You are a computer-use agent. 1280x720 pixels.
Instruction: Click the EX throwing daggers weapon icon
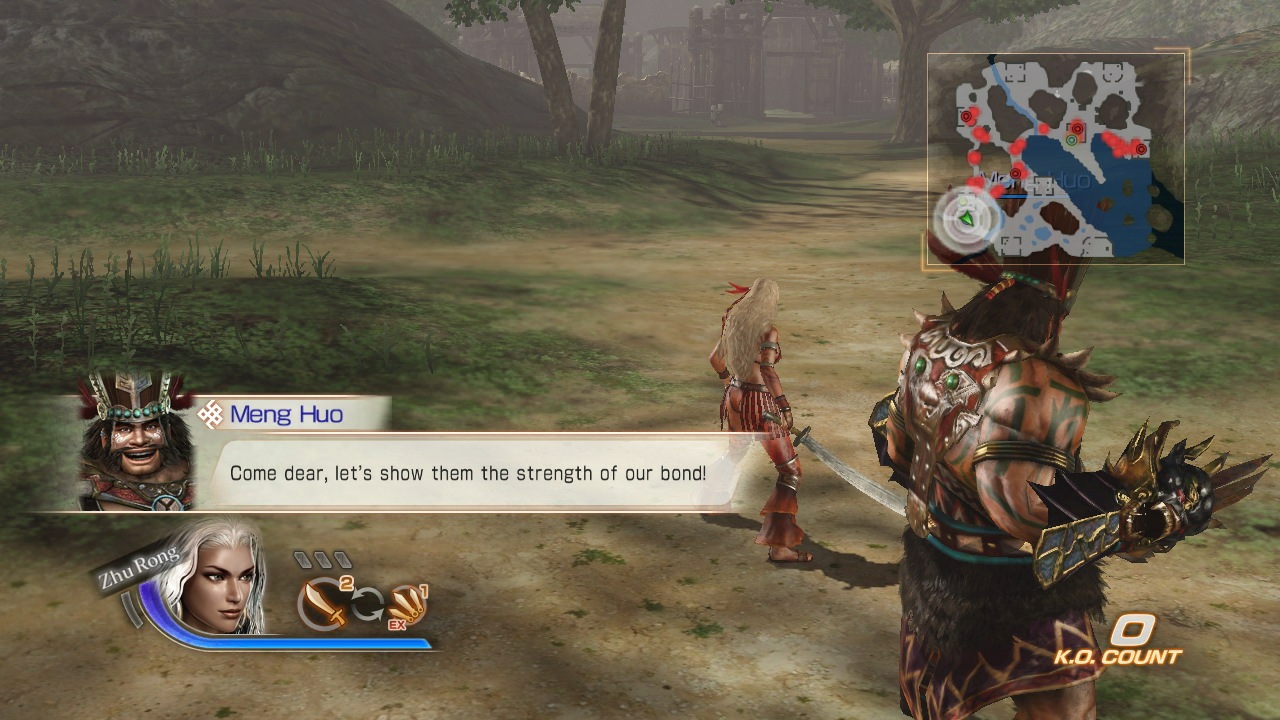click(x=407, y=606)
